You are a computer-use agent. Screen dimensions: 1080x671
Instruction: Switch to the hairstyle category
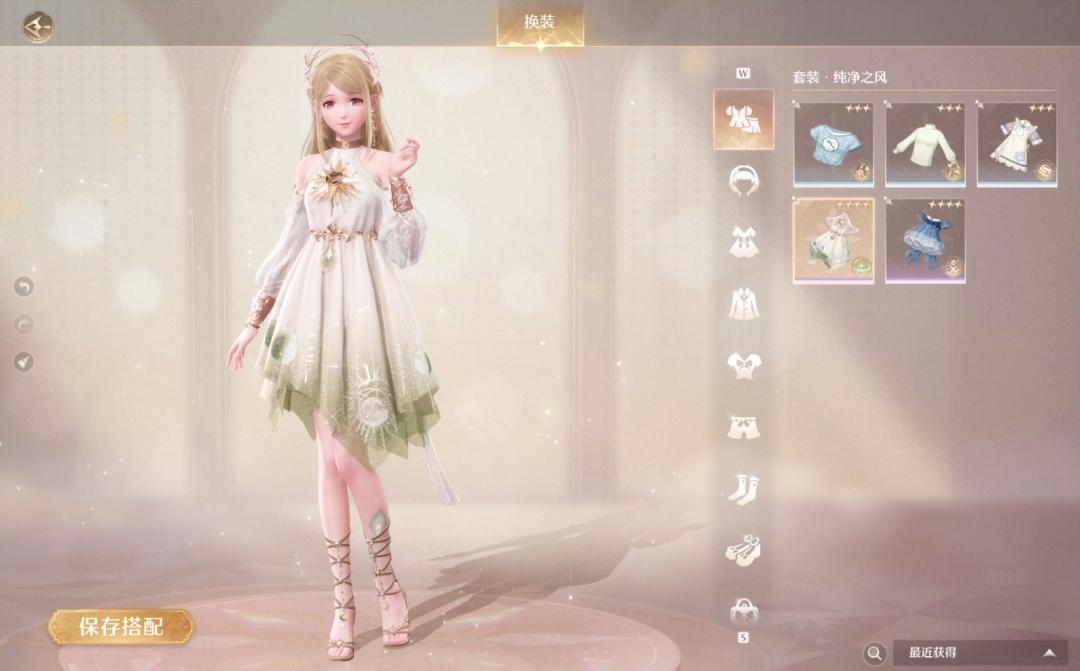[743, 180]
